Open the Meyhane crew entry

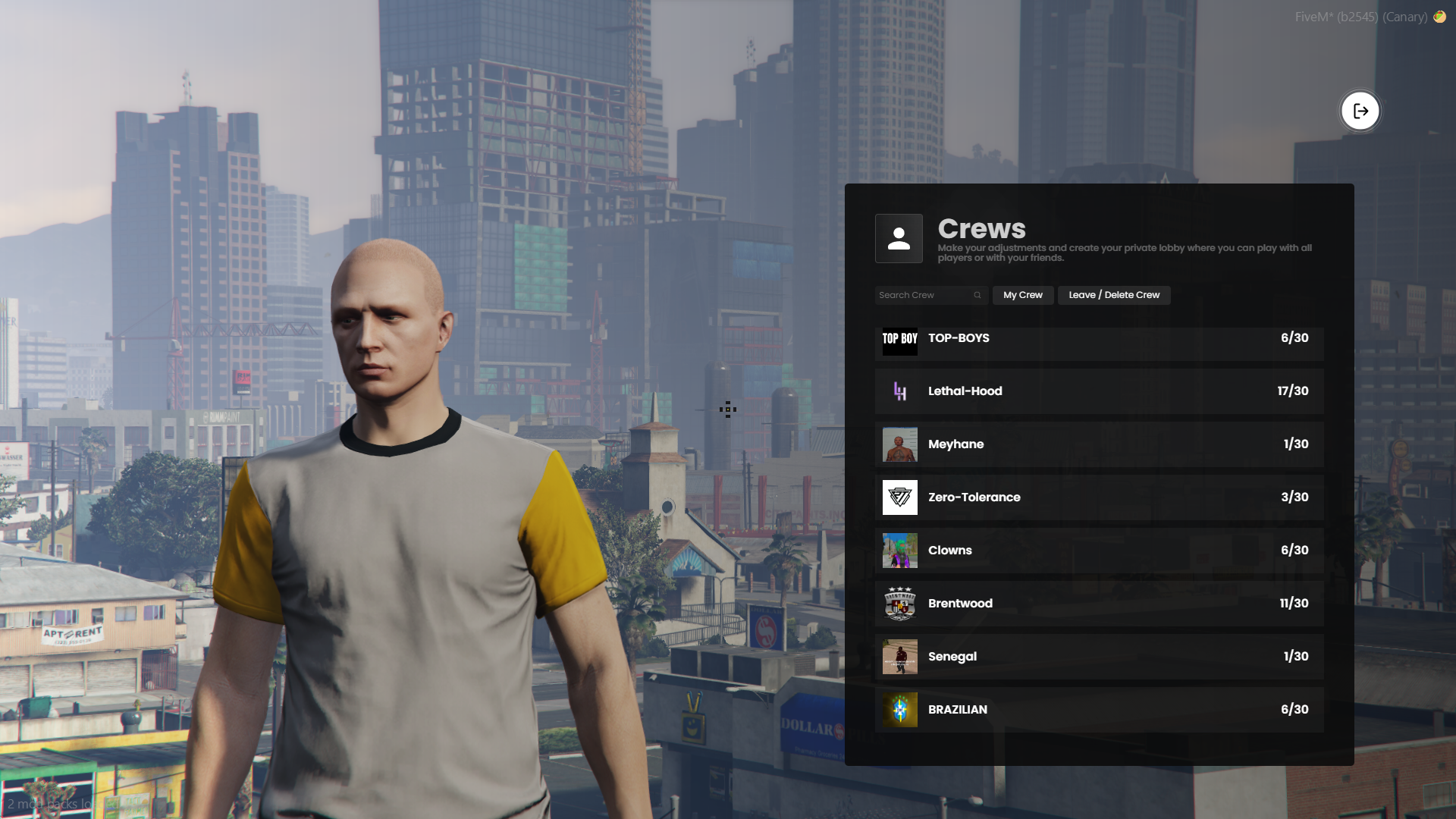point(1098,444)
